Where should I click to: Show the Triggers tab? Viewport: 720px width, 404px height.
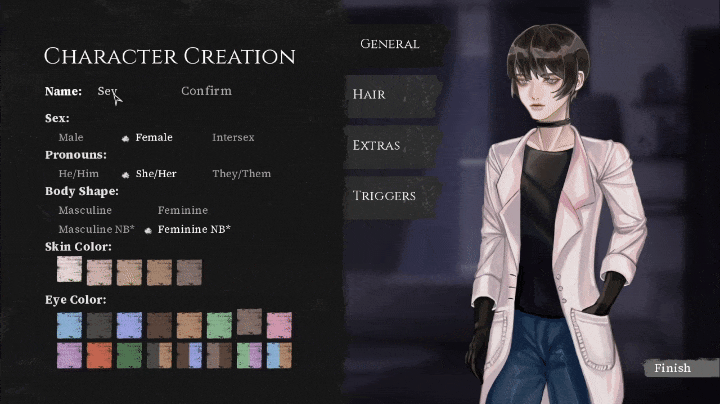click(x=384, y=196)
